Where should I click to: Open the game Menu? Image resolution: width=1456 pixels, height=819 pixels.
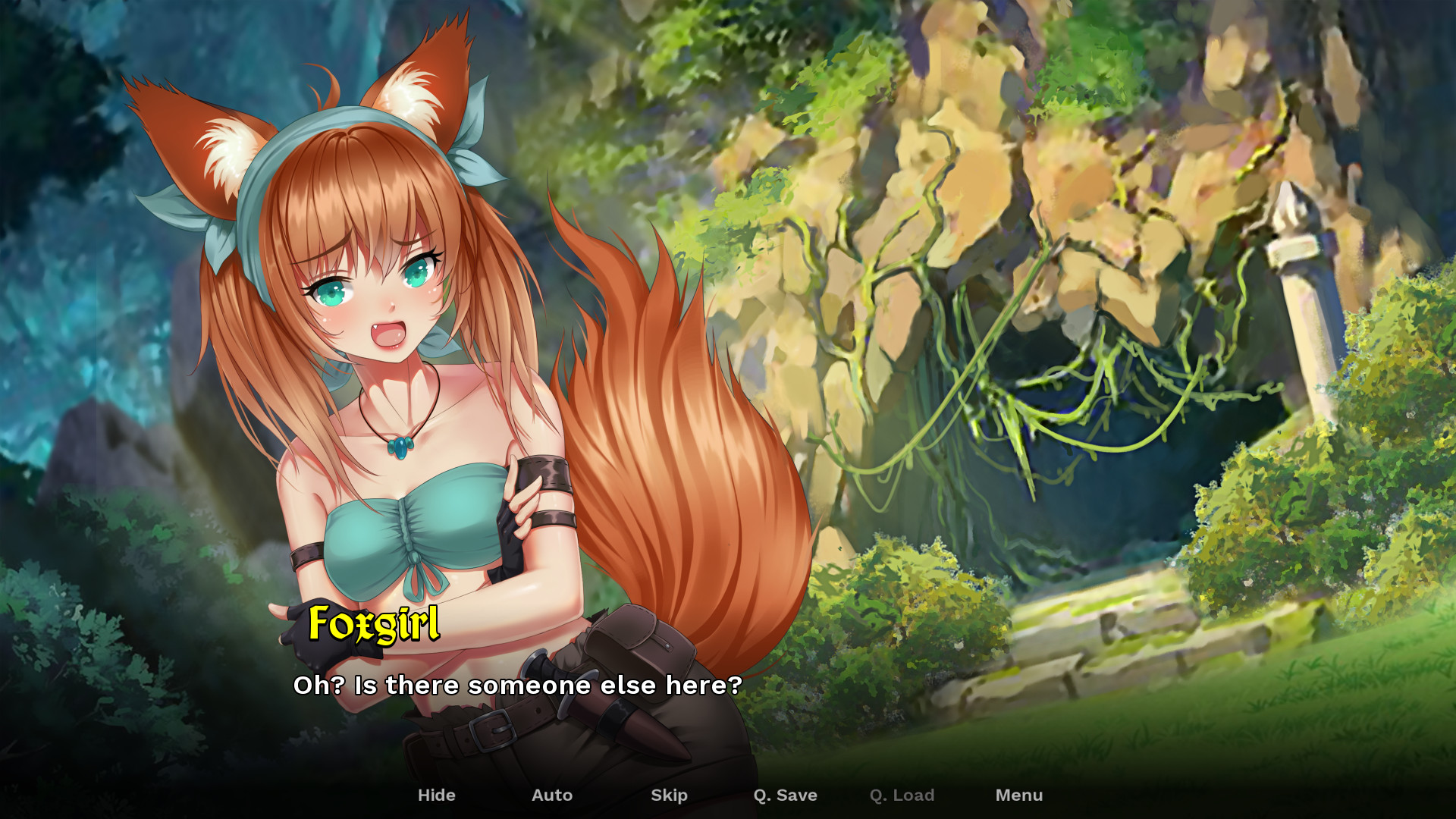click(1019, 795)
